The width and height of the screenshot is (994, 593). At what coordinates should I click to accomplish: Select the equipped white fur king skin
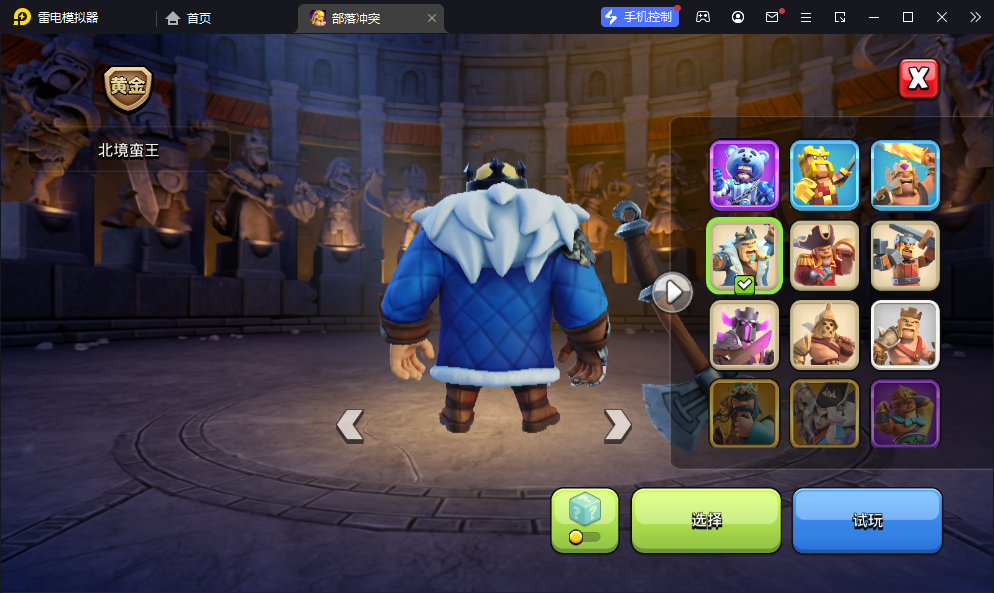pyautogui.click(x=744, y=255)
